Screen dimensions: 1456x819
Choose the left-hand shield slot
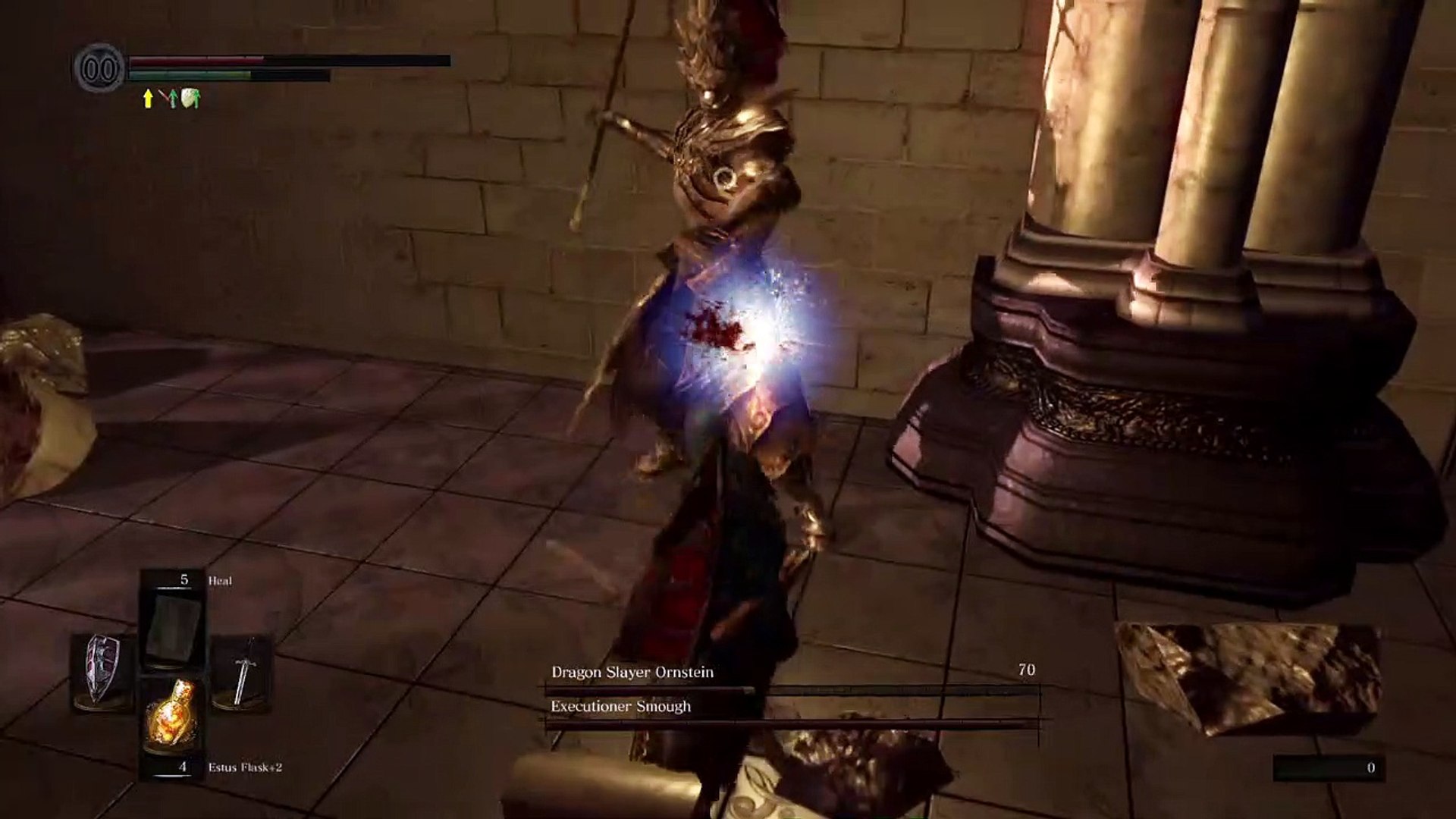(x=102, y=670)
